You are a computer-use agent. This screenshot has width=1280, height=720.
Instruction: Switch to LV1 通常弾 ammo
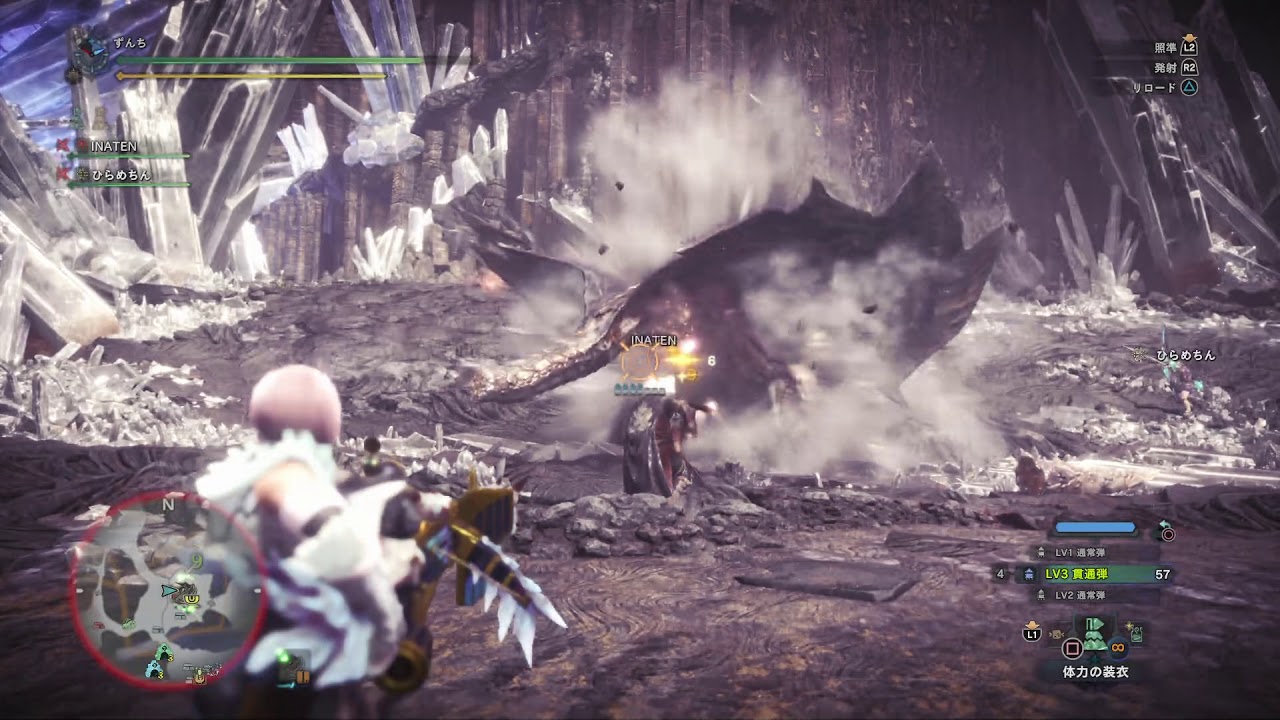[1082, 552]
